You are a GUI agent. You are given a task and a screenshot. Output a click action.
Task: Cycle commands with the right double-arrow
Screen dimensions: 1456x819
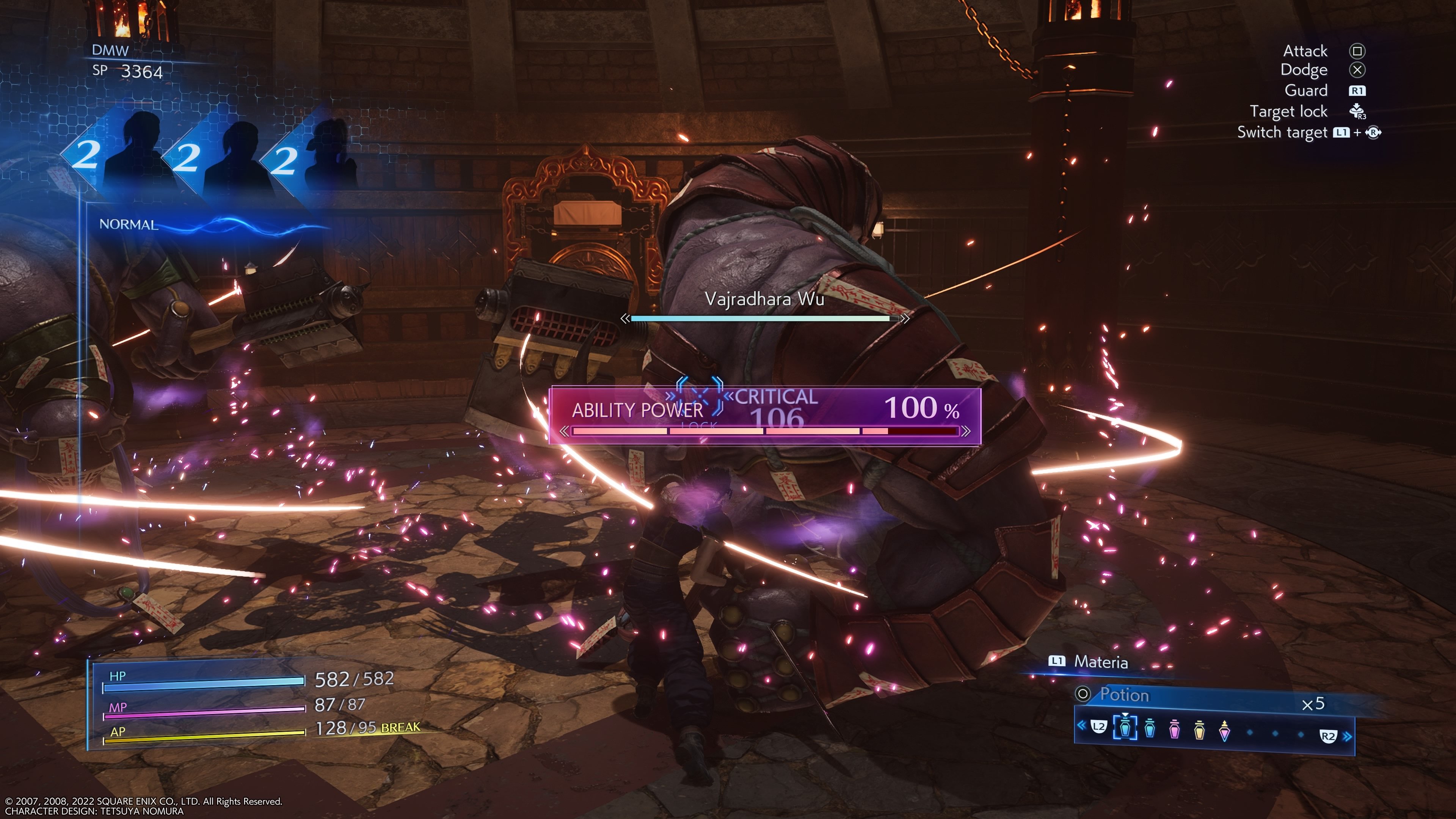pos(1348,736)
